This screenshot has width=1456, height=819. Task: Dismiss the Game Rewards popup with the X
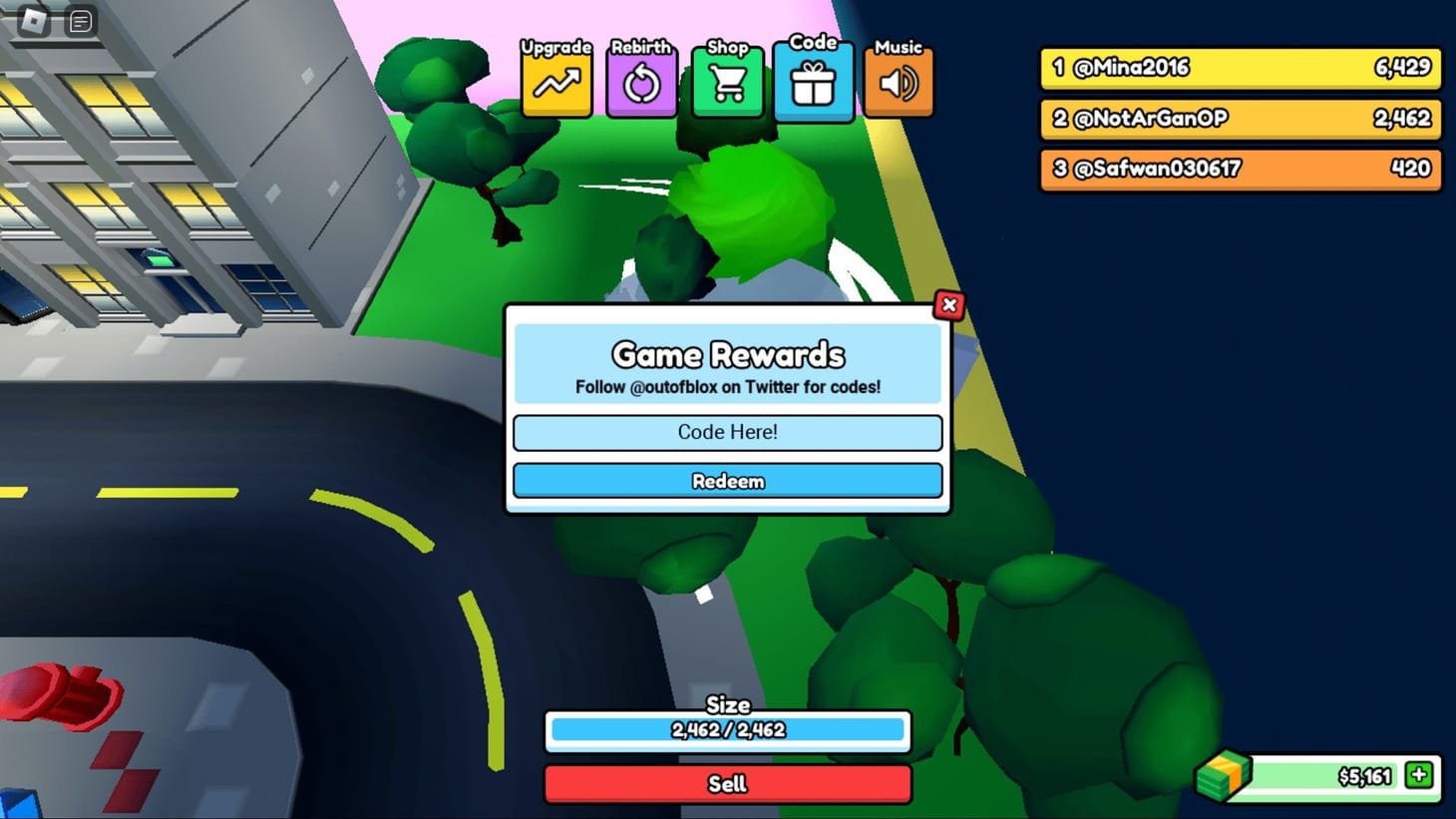click(948, 305)
